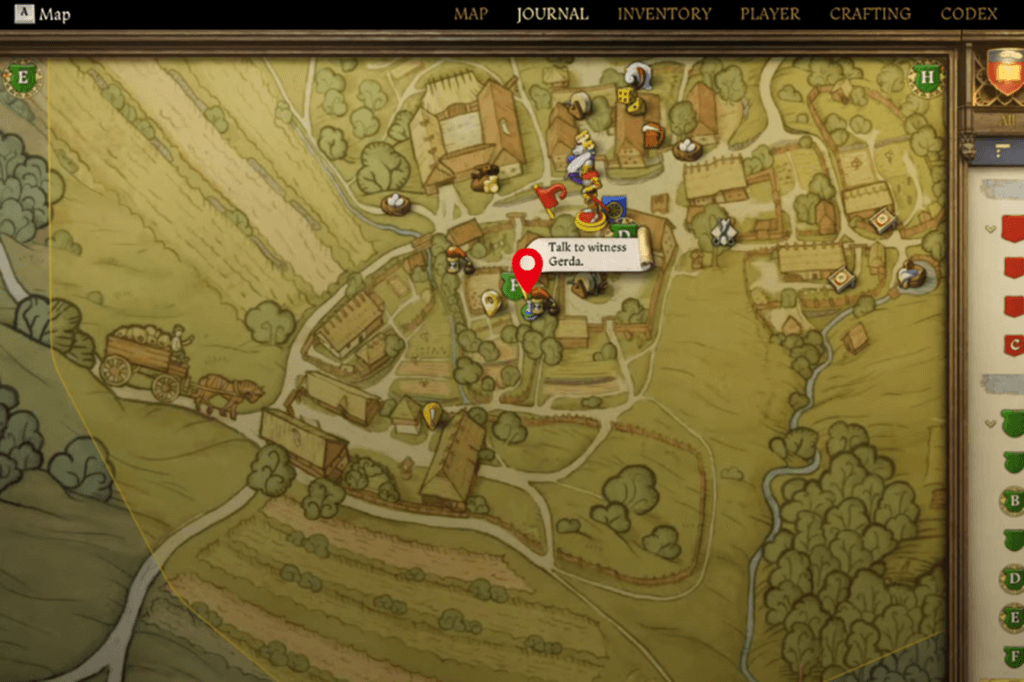Select the red quest pin marker
Image resolution: width=1024 pixels, height=682 pixels.
(527, 269)
